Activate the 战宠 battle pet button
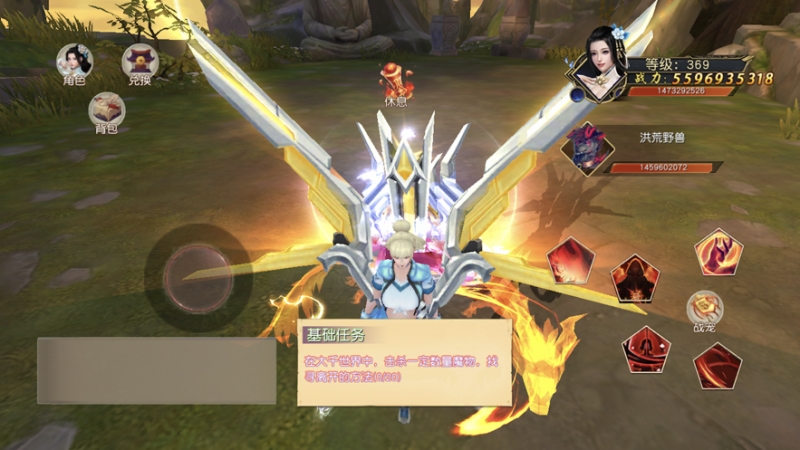Viewport: 800px width, 450px height. pyautogui.click(x=704, y=309)
